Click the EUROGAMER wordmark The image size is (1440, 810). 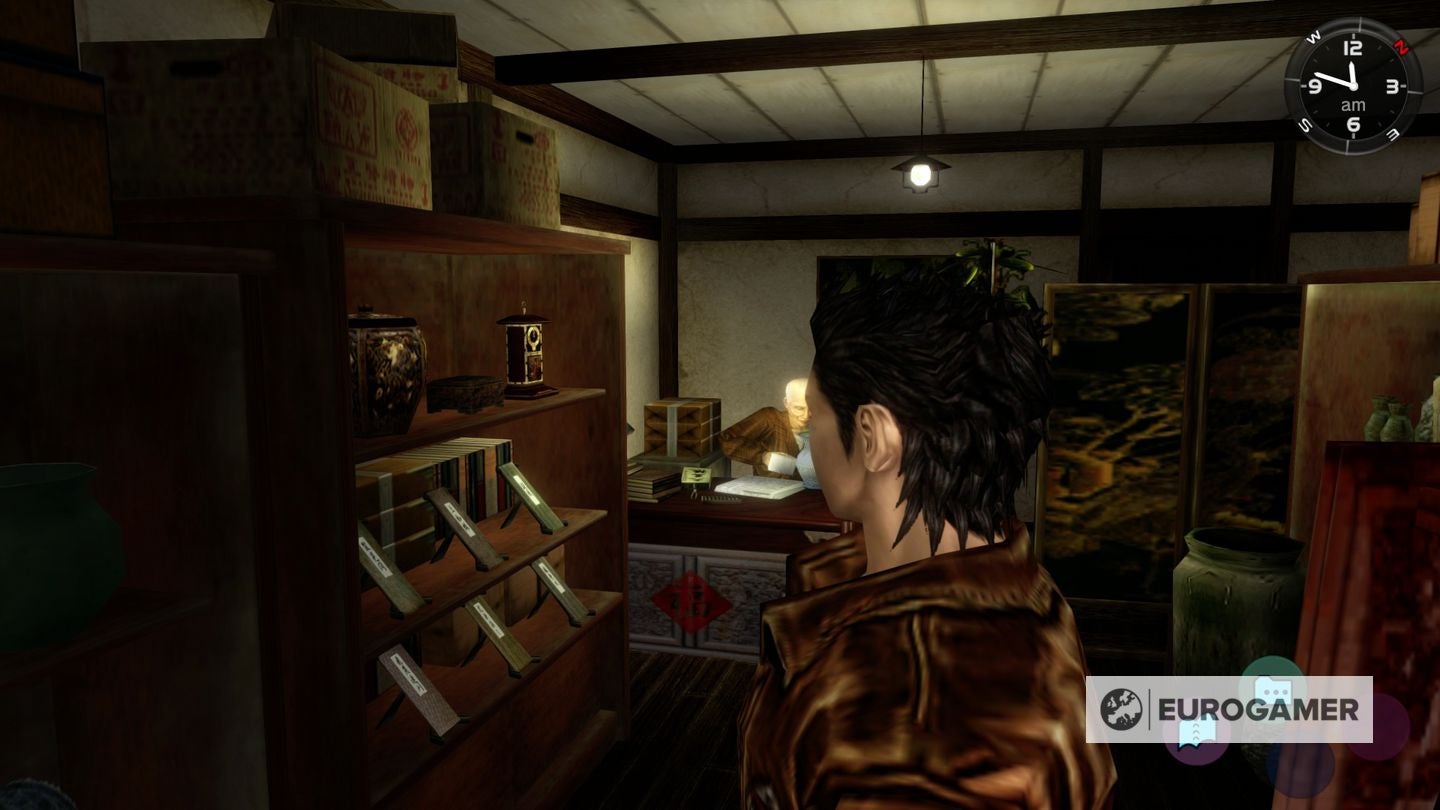tap(1258, 708)
